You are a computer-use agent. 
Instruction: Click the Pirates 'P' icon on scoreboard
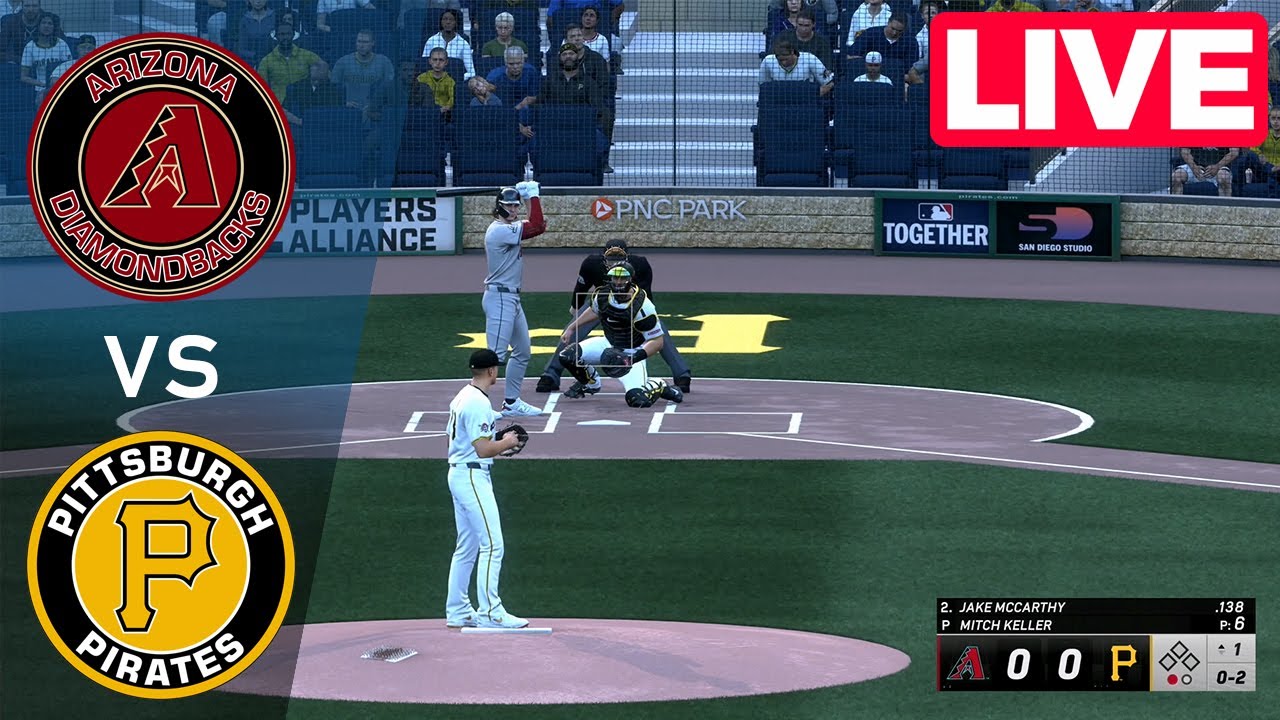1124,662
